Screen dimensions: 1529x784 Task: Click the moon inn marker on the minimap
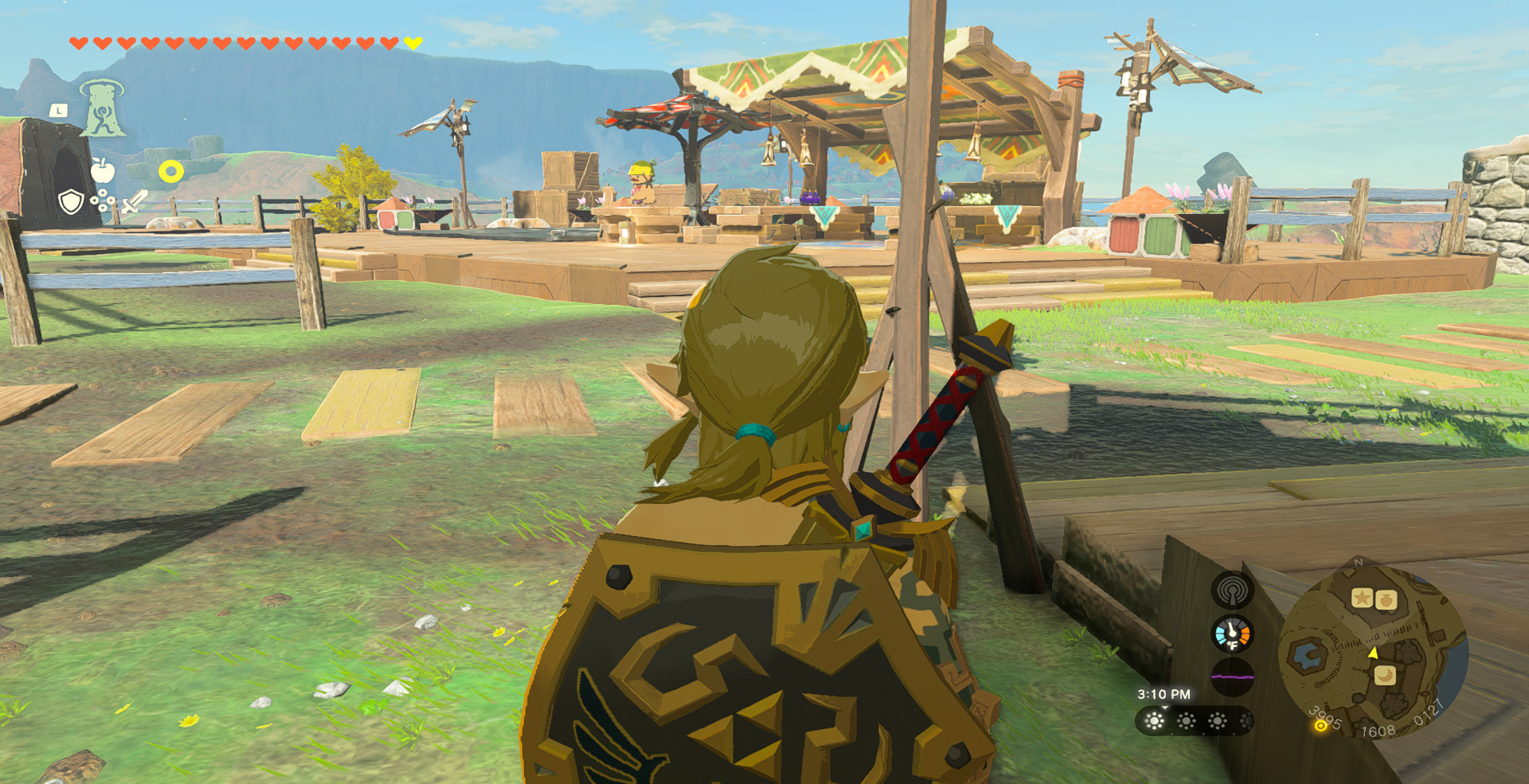[1384, 676]
